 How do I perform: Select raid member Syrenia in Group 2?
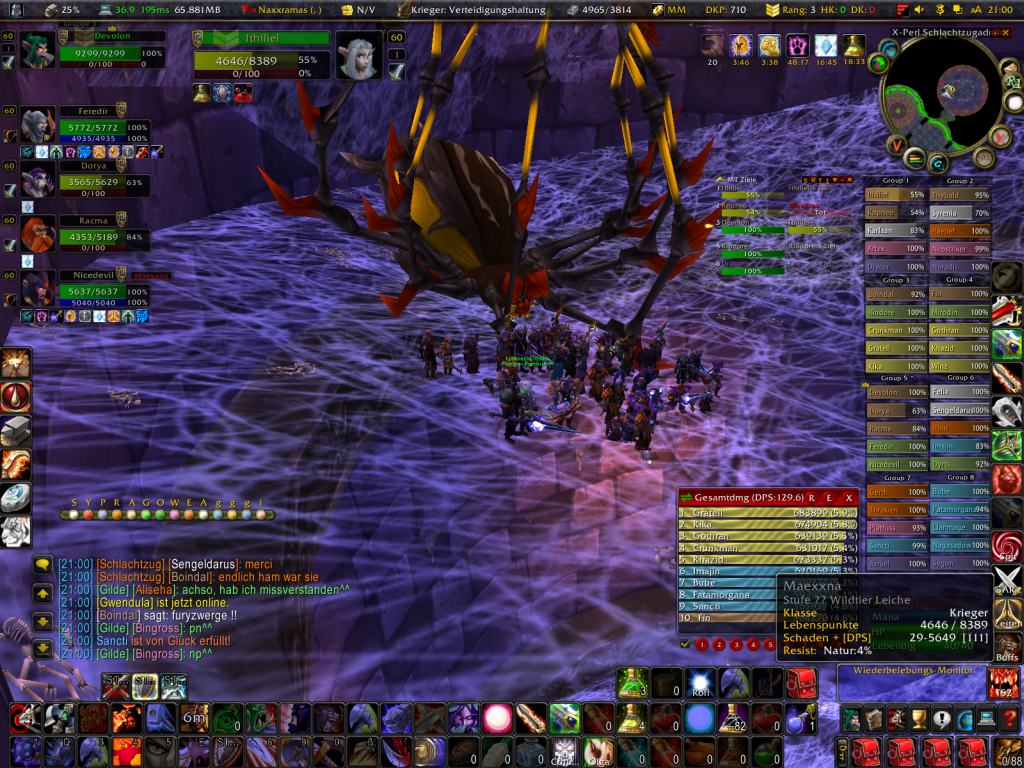(x=959, y=213)
